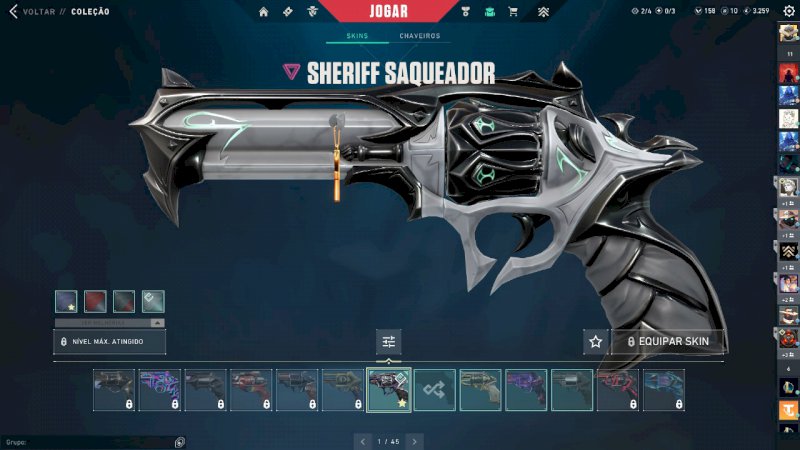The width and height of the screenshot is (800, 450).
Task: Open the filter sliders button
Action: click(389, 342)
